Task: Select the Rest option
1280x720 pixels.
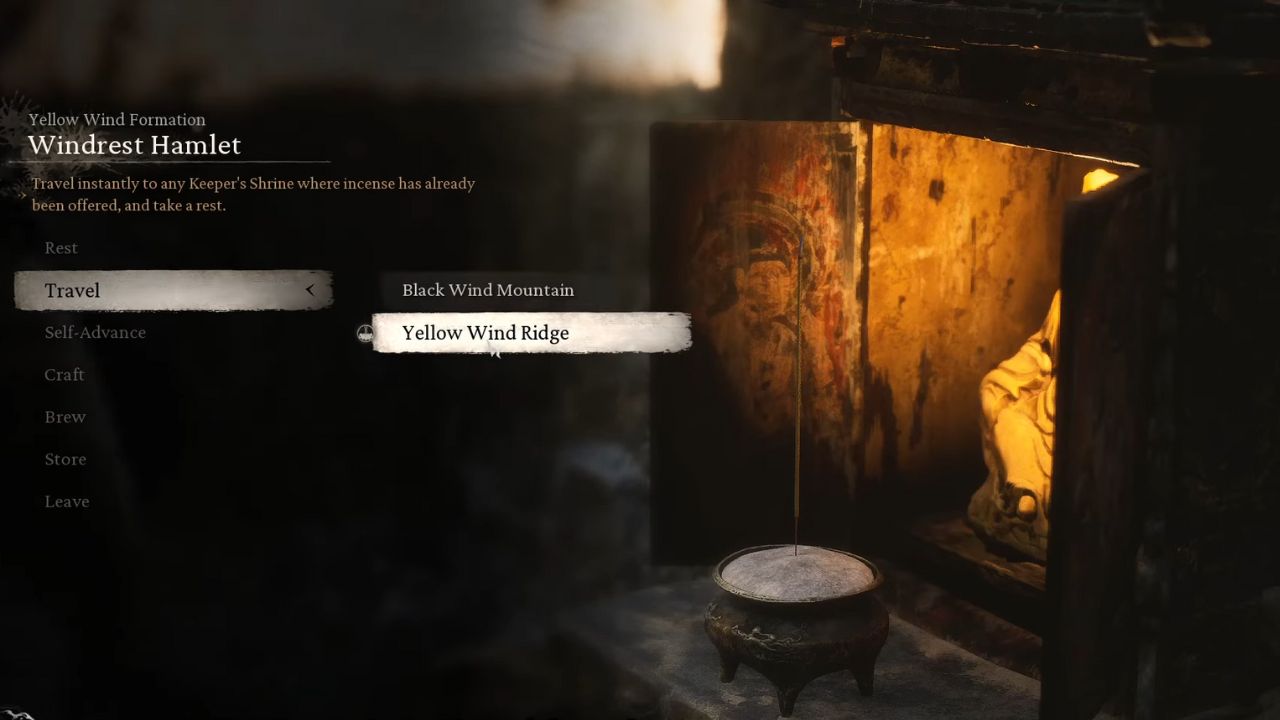Action: click(x=61, y=248)
